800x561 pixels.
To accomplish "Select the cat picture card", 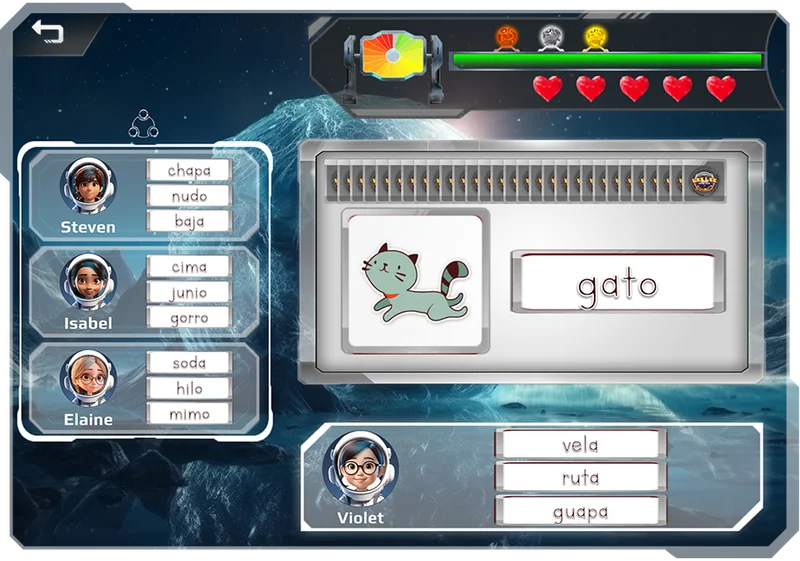I will point(415,280).
